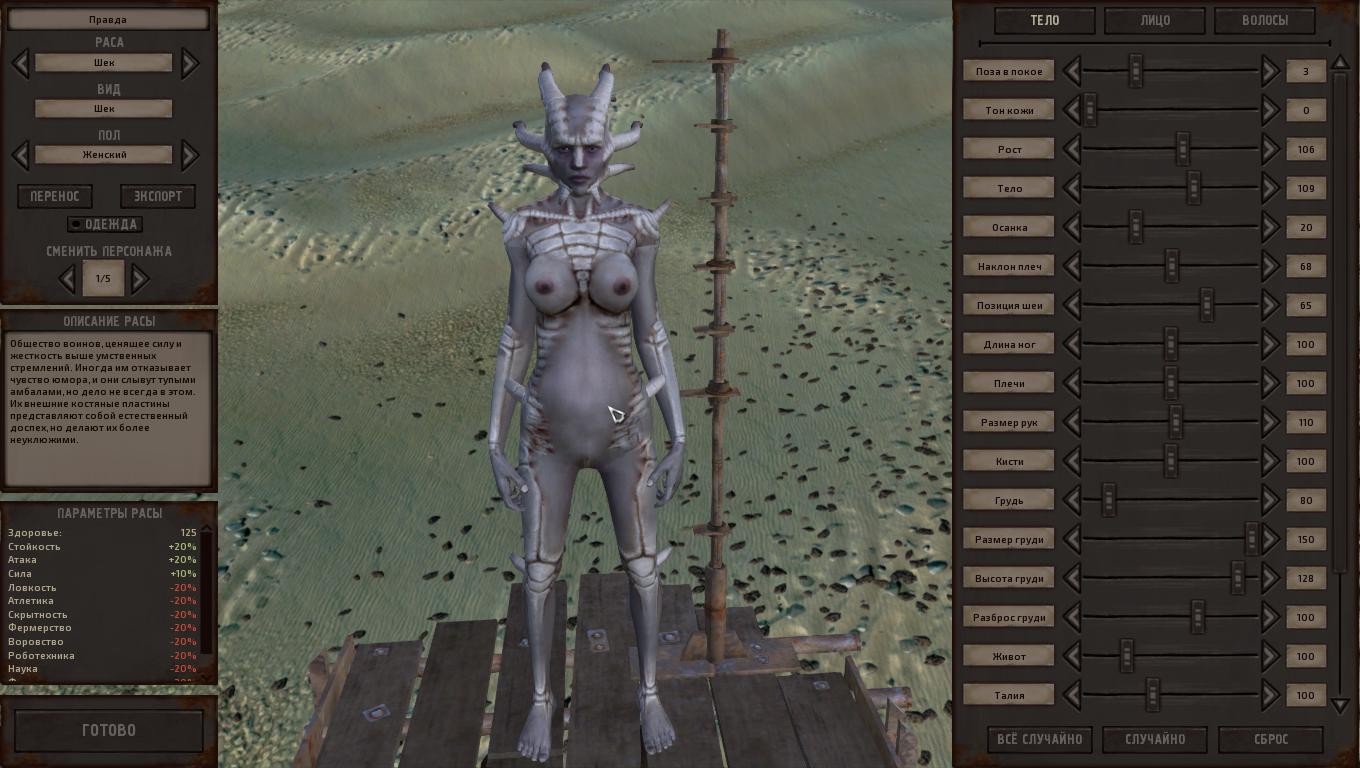Image resolution: width=1360 pixels, height=768 pixels.
Task: Change gender with the left arrow beside Женский
Action: pyautogui.click(x=20, y=155)
